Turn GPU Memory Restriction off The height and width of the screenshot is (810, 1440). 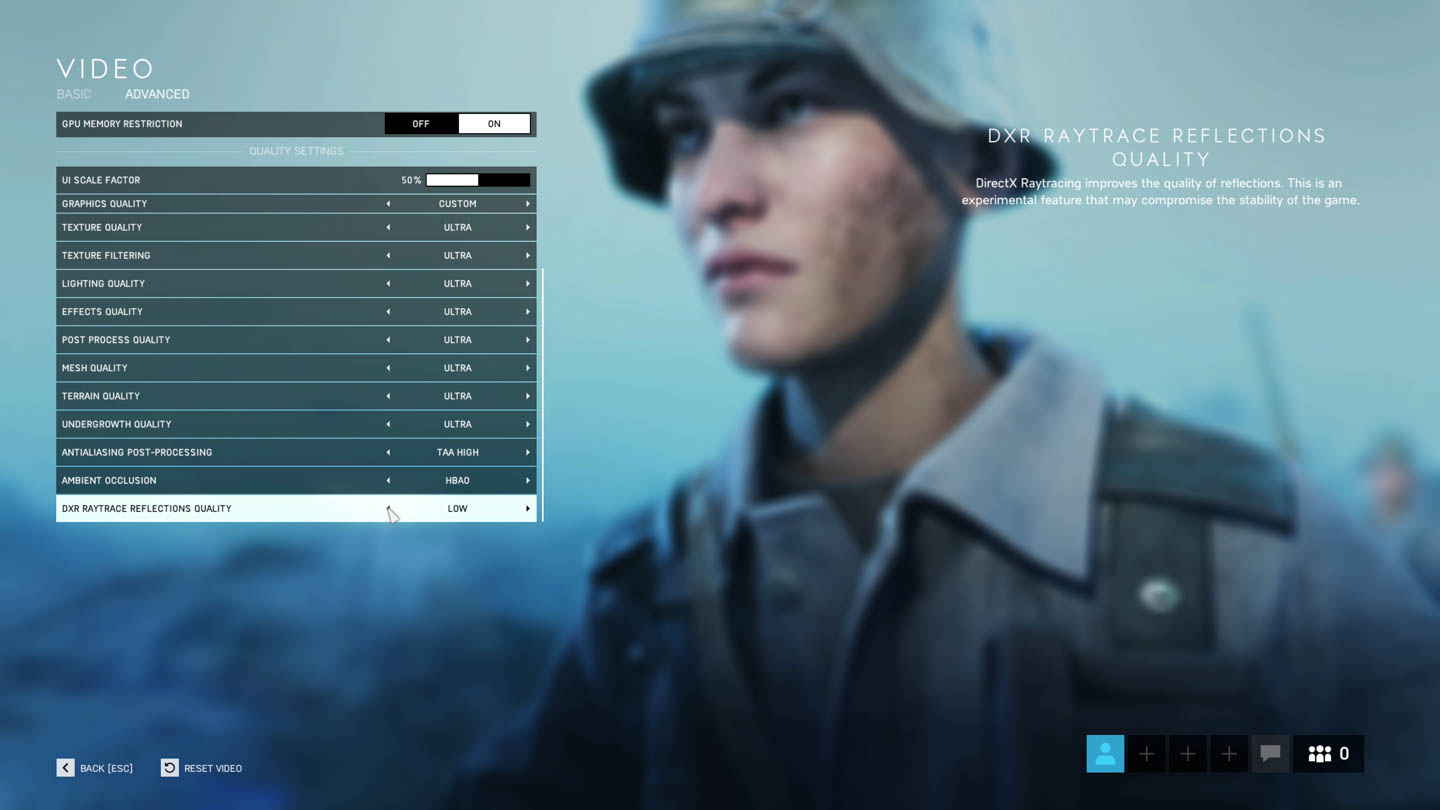(421, 124)
